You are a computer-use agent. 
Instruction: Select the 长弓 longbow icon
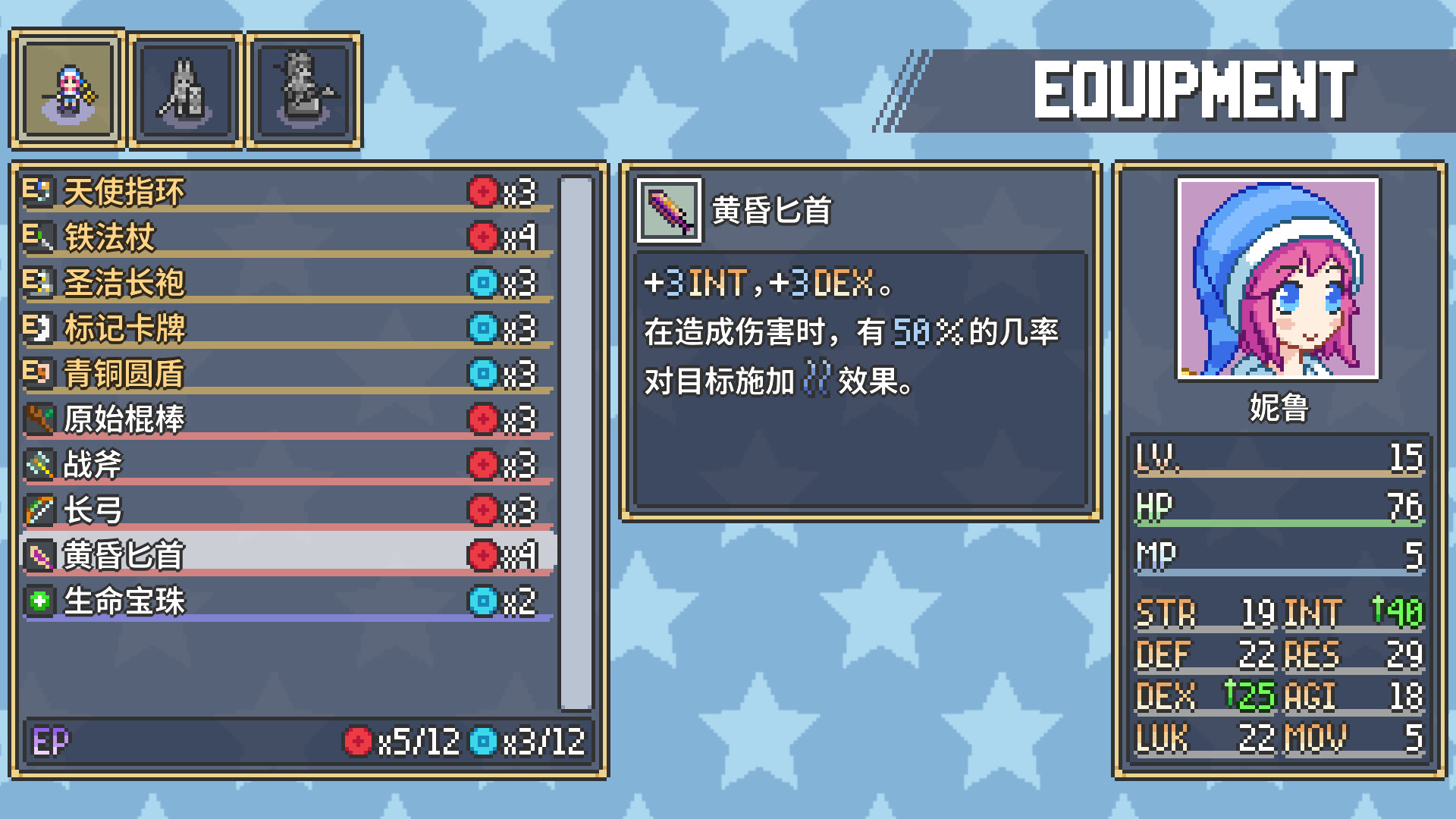pyautogui.click(x=39, y=510)
